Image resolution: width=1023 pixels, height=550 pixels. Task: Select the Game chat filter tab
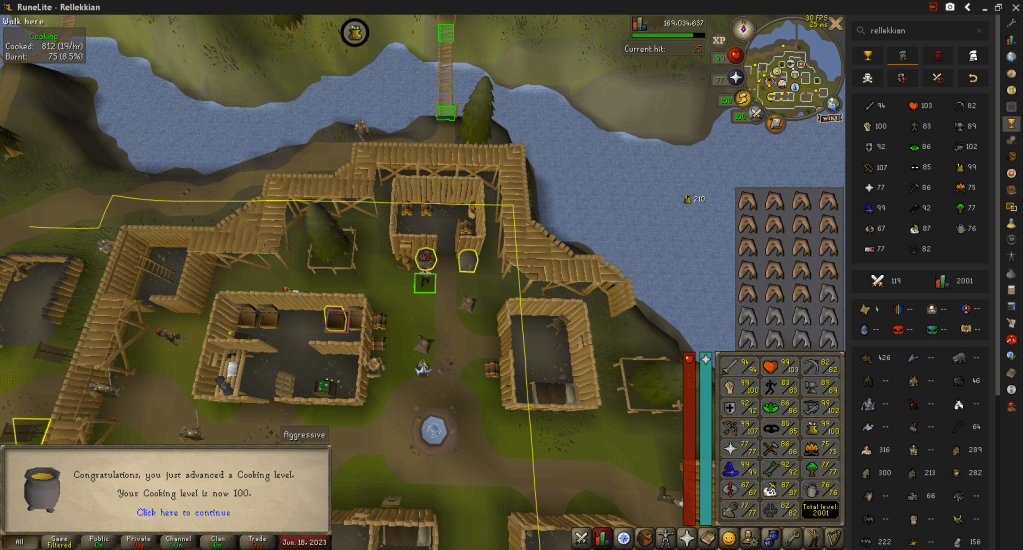point(59,541)
